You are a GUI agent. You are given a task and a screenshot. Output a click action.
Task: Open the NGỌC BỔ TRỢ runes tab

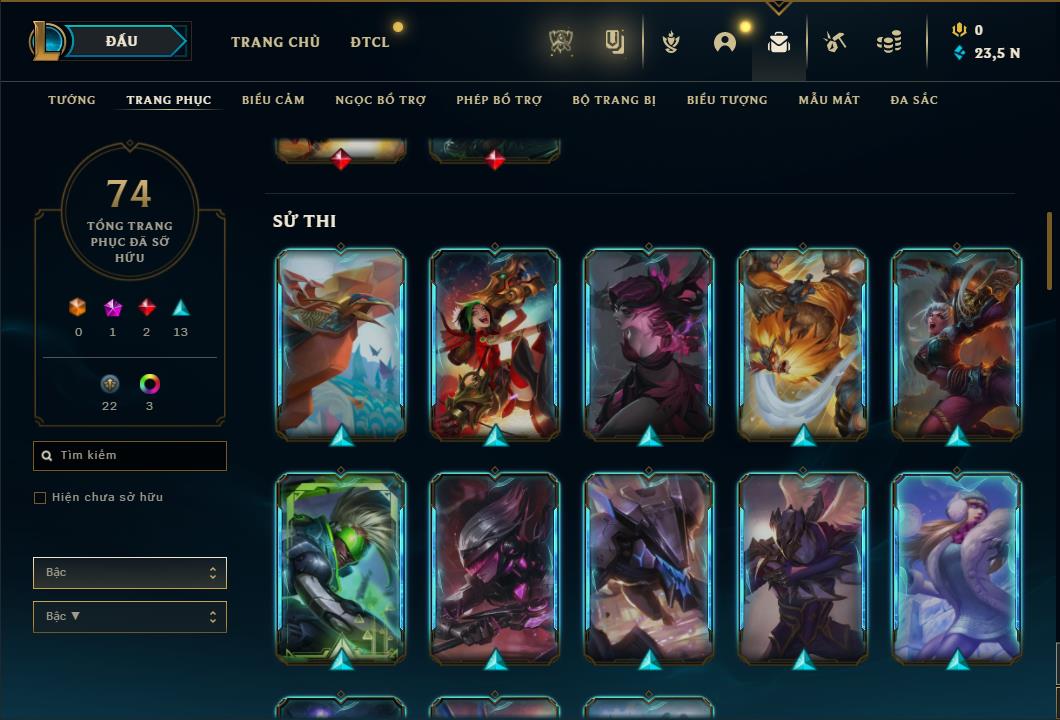(x=380, y=100)
